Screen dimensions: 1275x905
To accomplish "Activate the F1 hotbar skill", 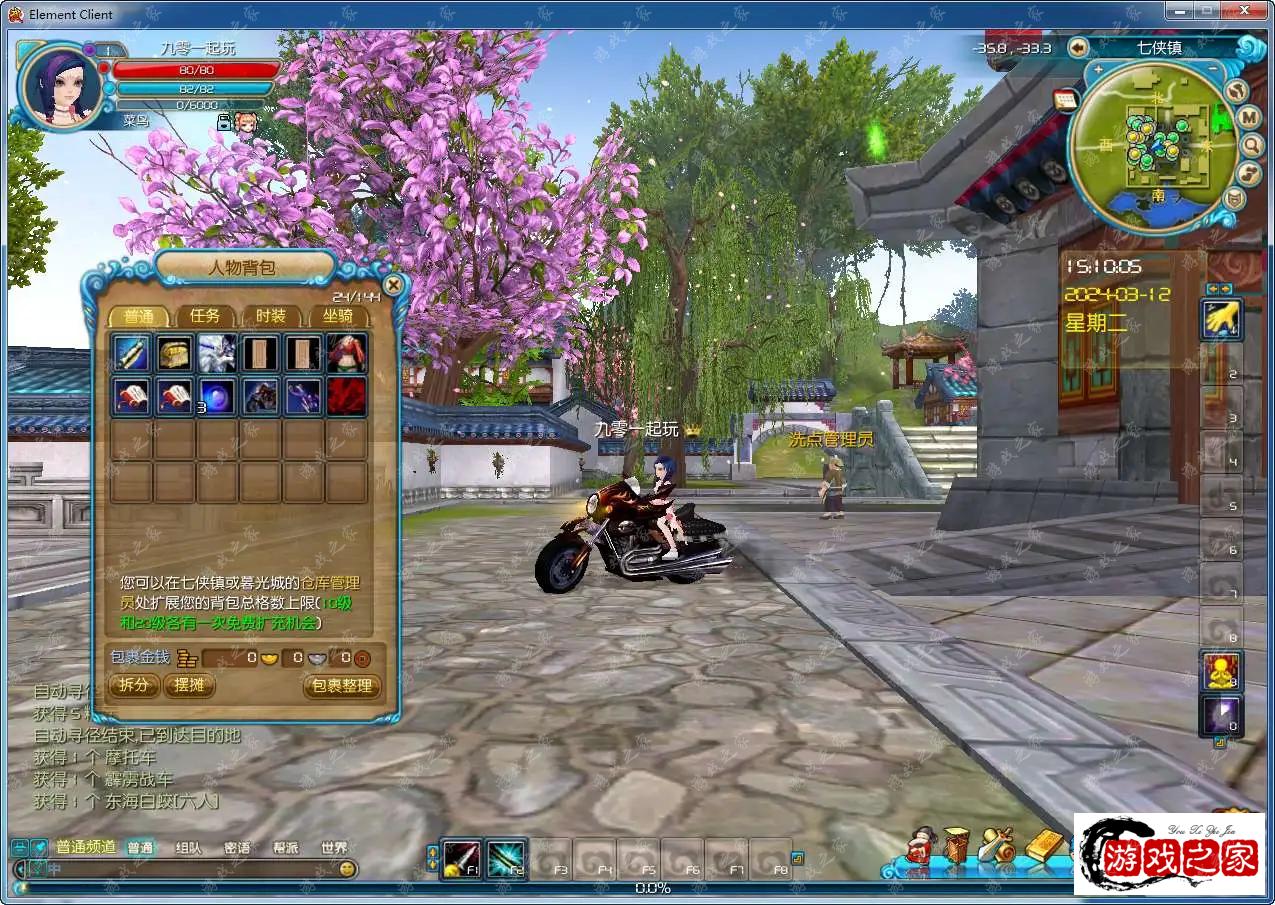I will point(461,859).
